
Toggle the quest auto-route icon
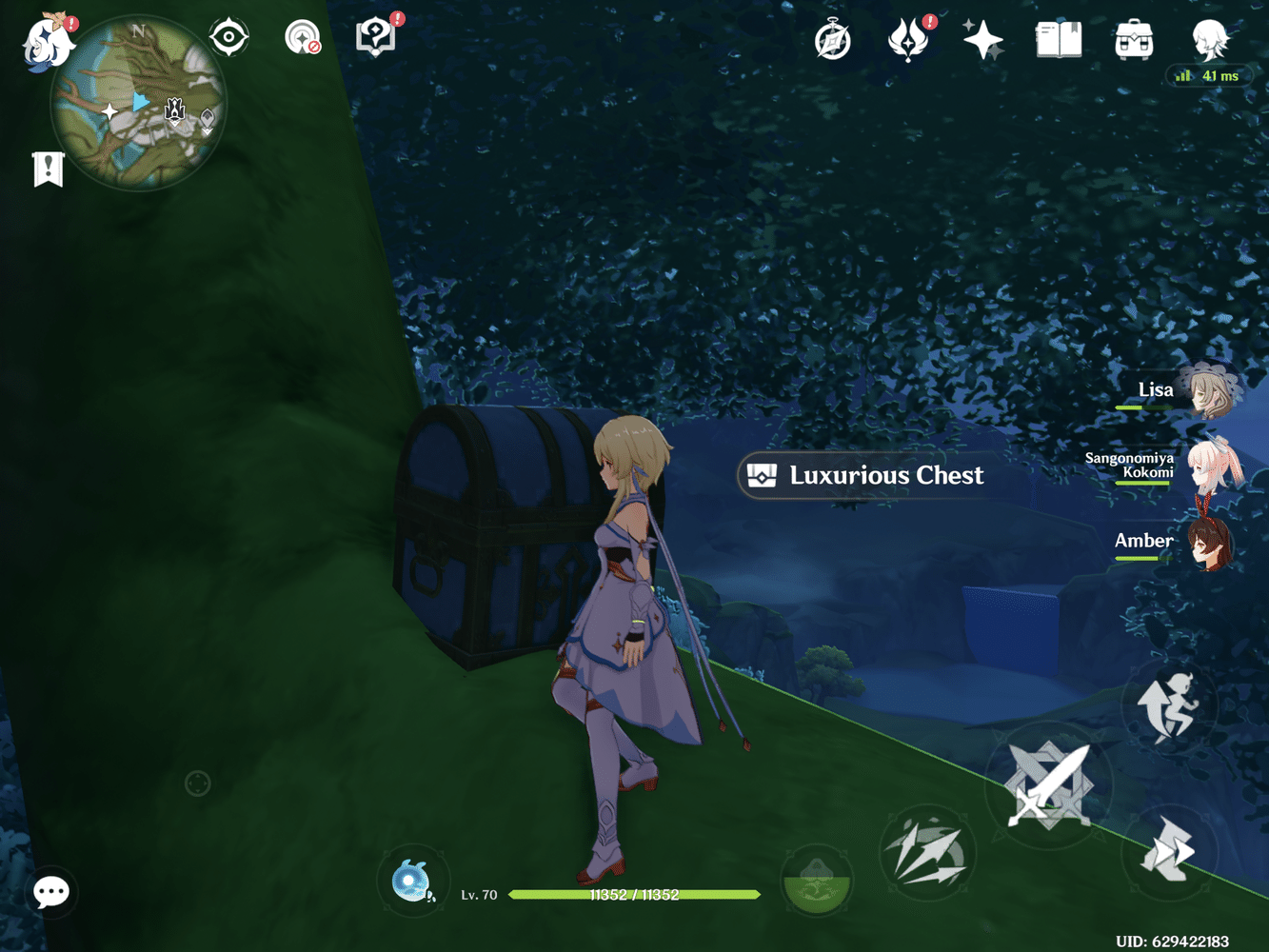303,36
